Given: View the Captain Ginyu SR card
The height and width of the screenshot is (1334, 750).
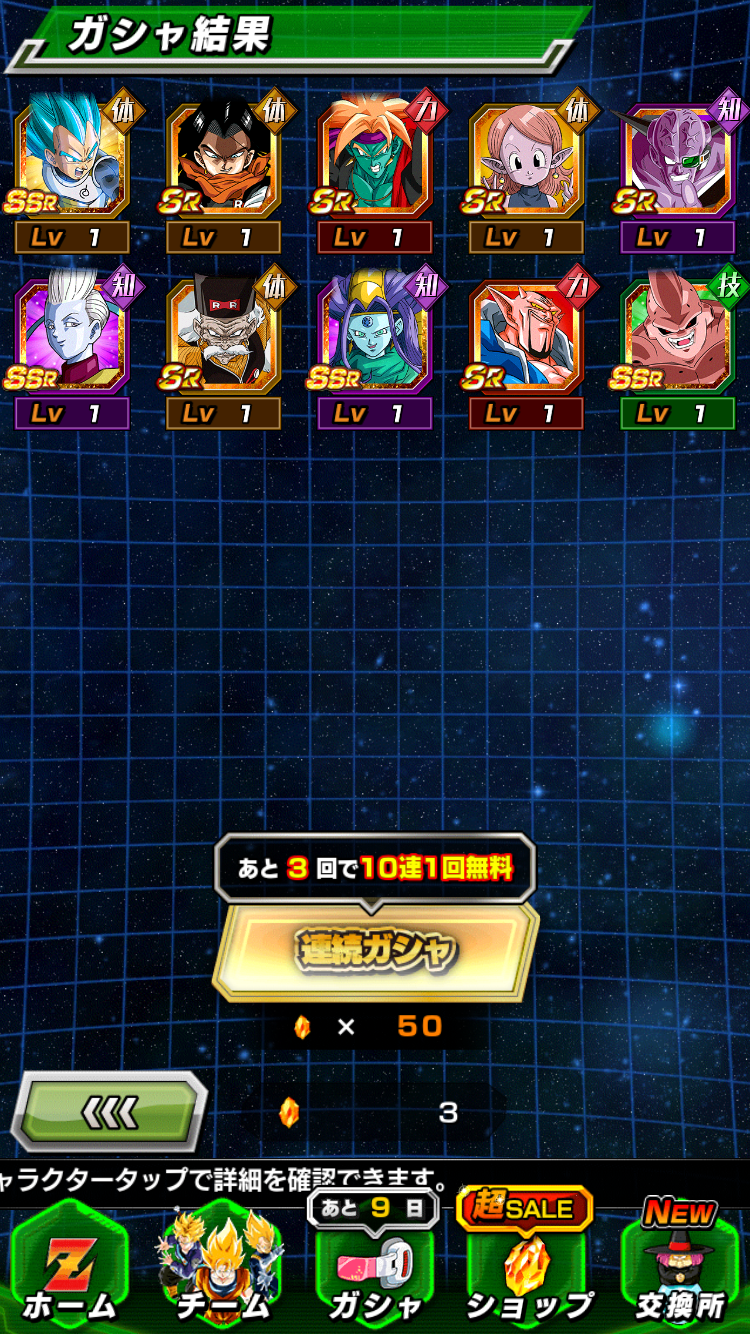Looking at the screenshot, I should click(x=678, y=160).
